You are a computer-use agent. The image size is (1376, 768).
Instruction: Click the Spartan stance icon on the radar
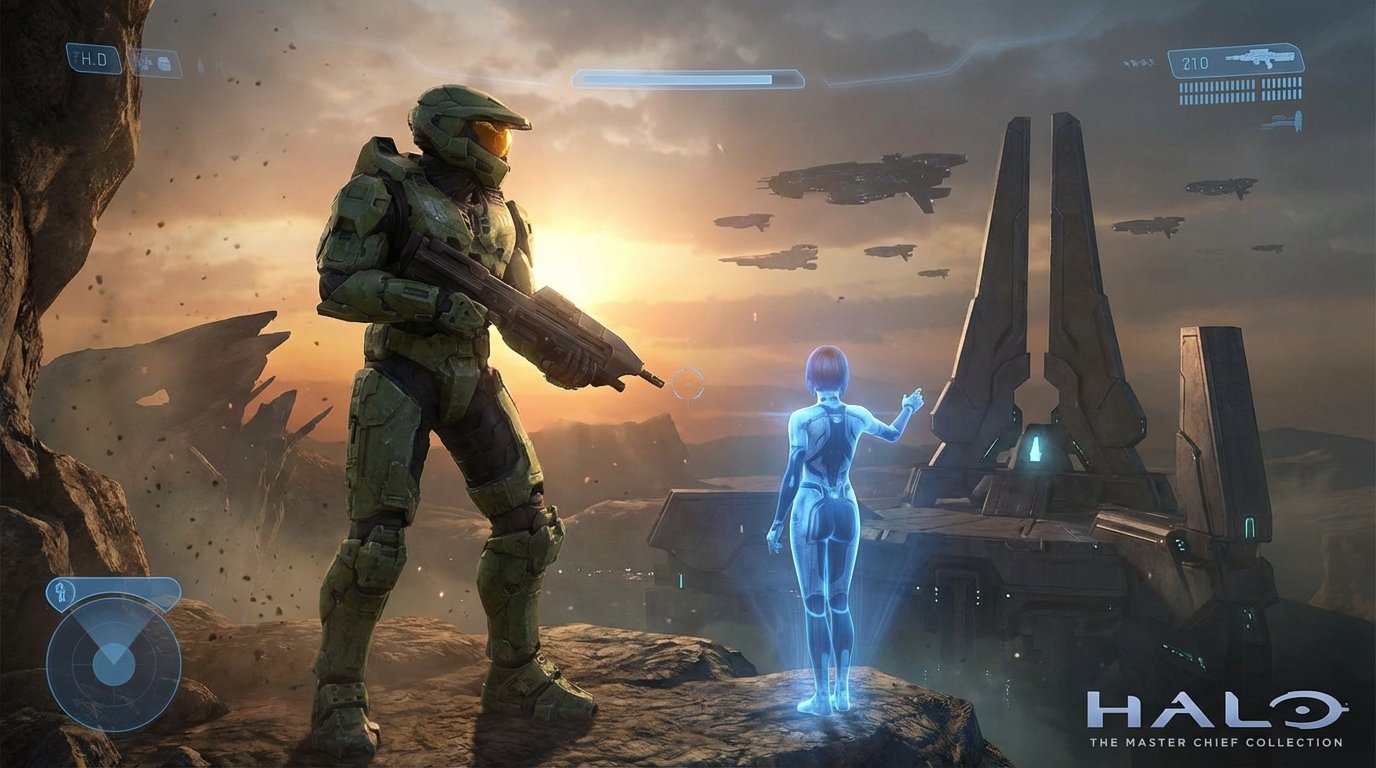click(62, 592)
